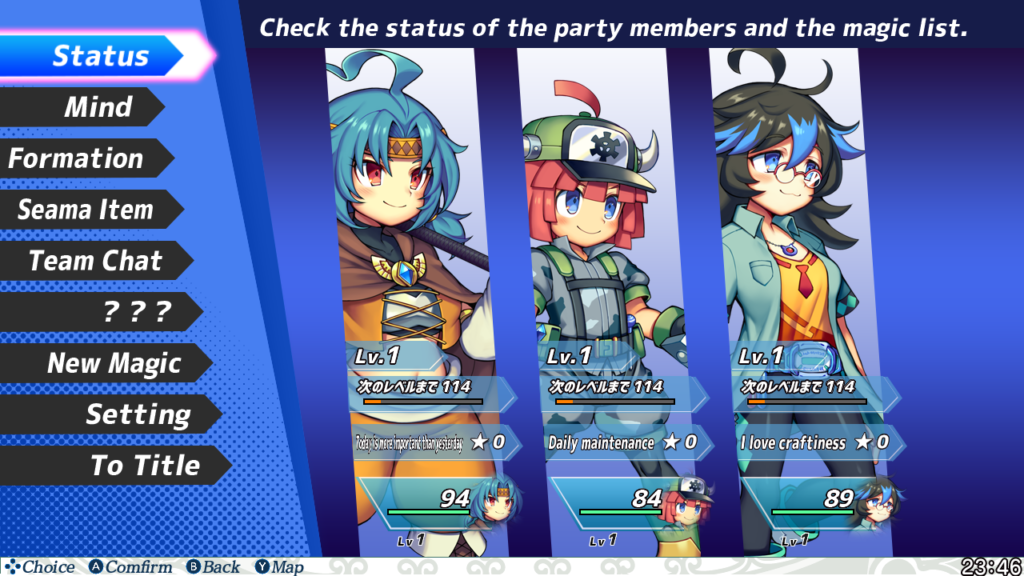Go to the Setting menu

pyautogui.click(x=137, y=414)
